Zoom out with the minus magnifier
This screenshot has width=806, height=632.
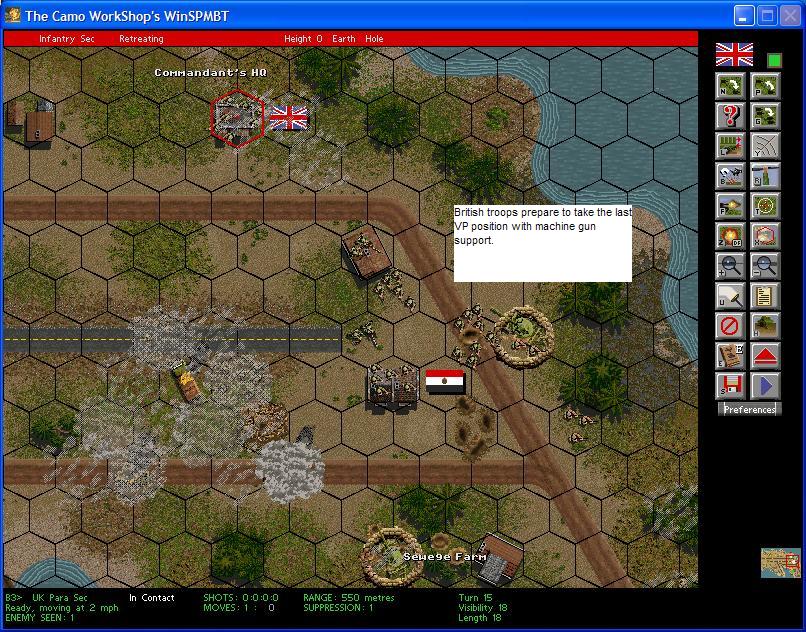pos(765,266)
